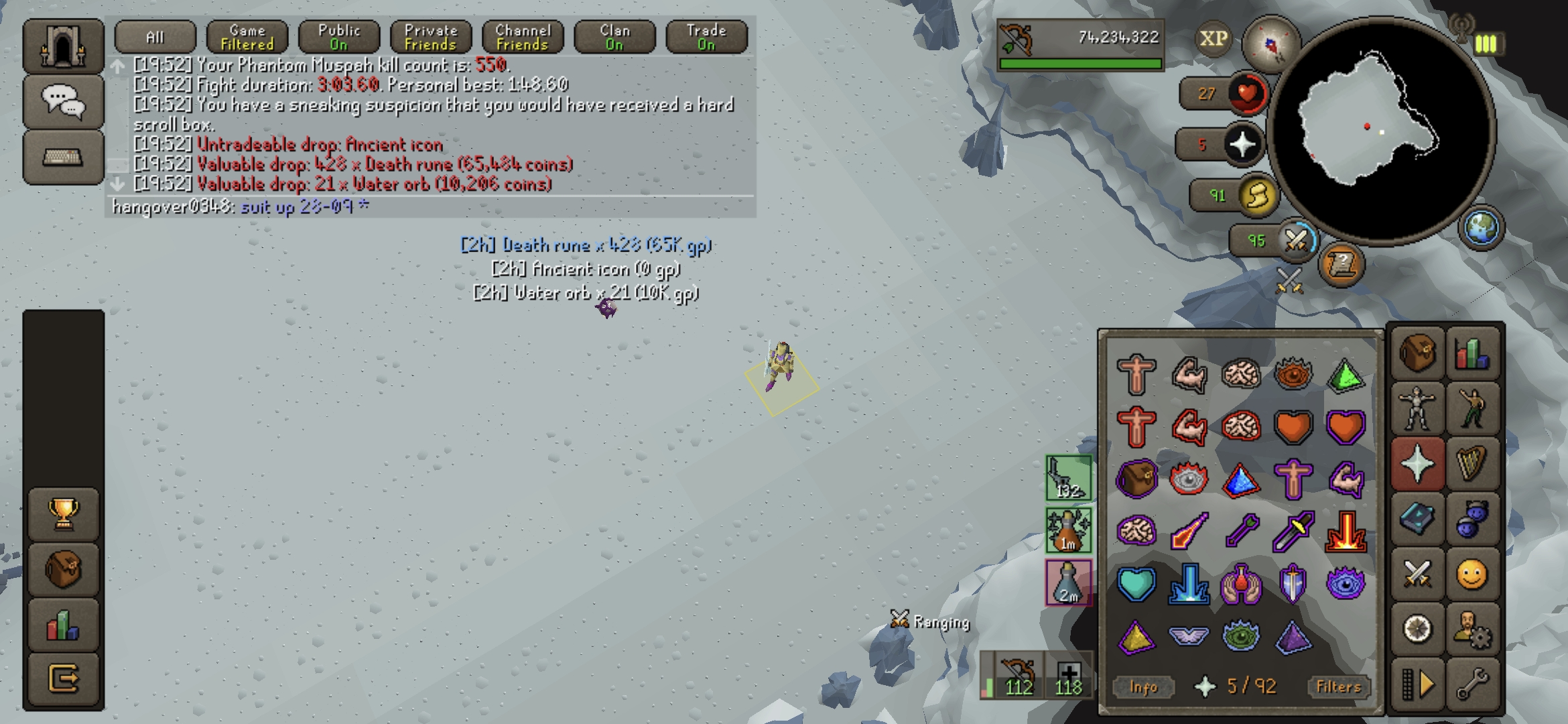
Task: Open the Clan chat tab
Action: (x=614, y=37)
